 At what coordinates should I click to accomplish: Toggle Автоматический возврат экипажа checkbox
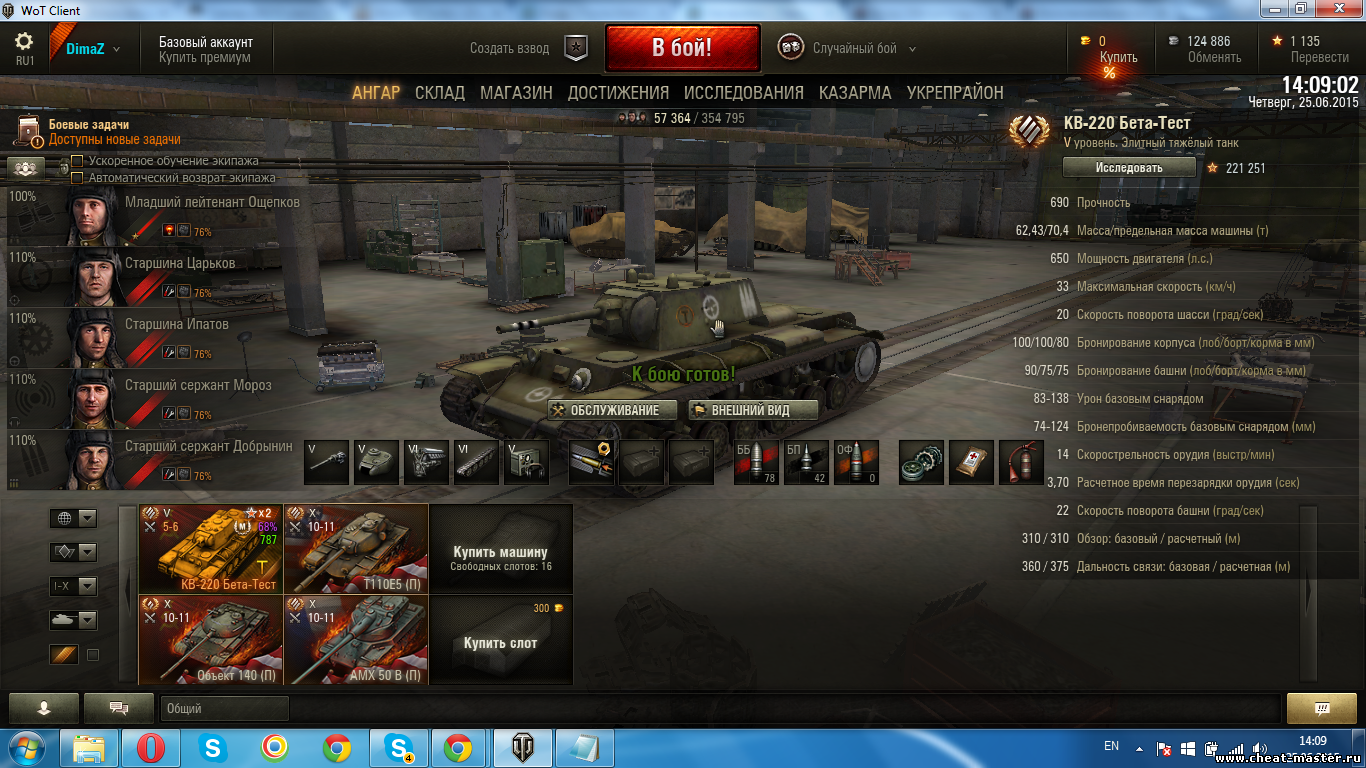(x=77, y=178)
